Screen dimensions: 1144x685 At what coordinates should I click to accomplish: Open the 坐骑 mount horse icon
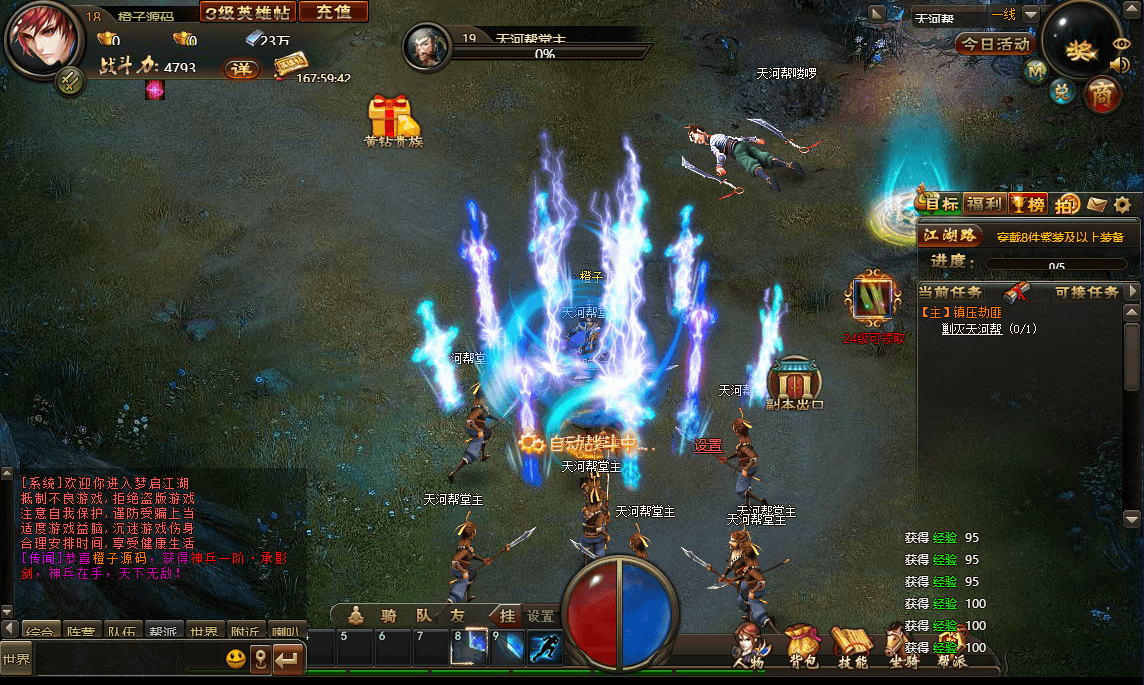(900, 646)
